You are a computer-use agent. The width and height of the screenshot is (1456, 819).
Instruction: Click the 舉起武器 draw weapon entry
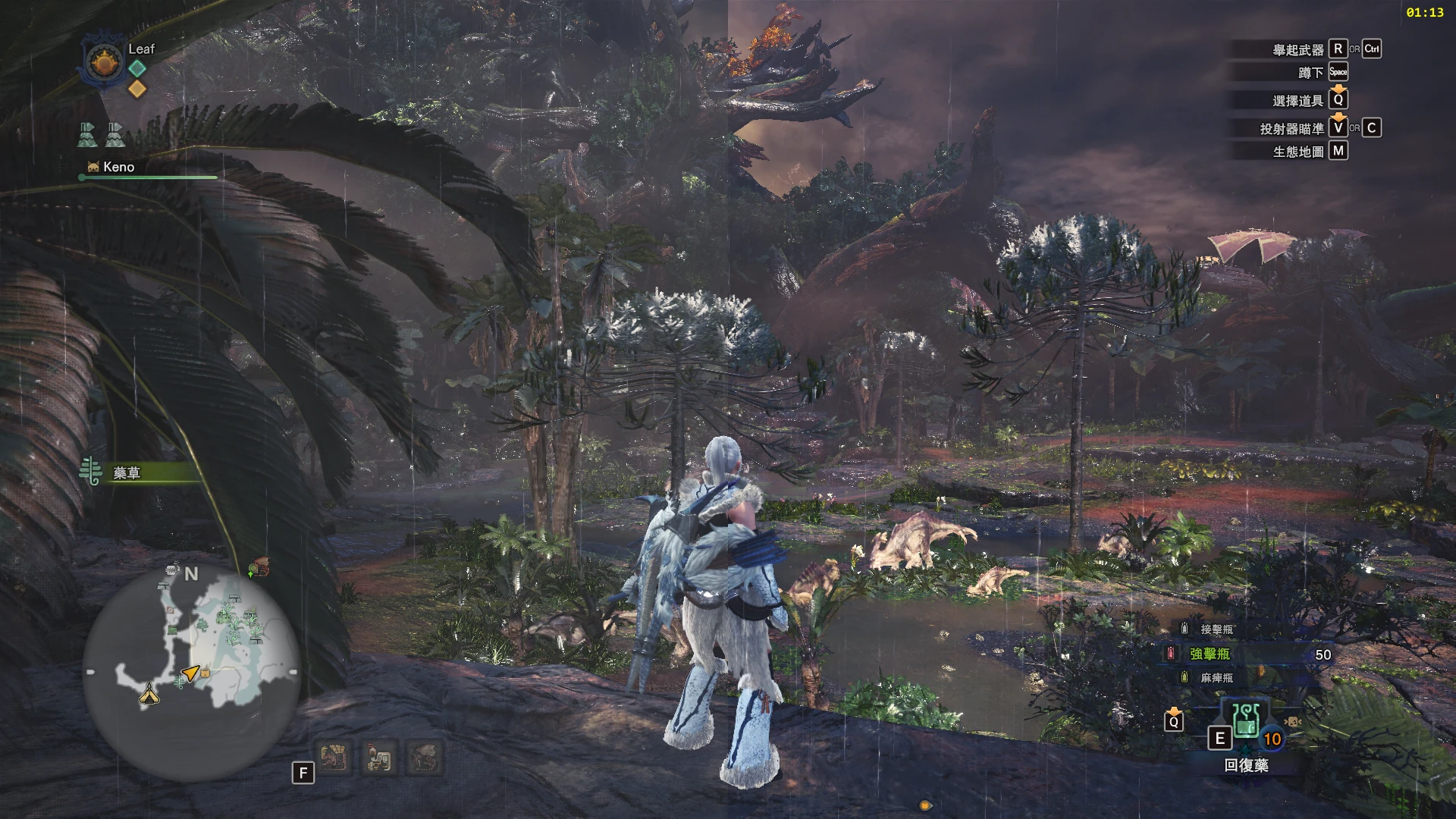1298,50
